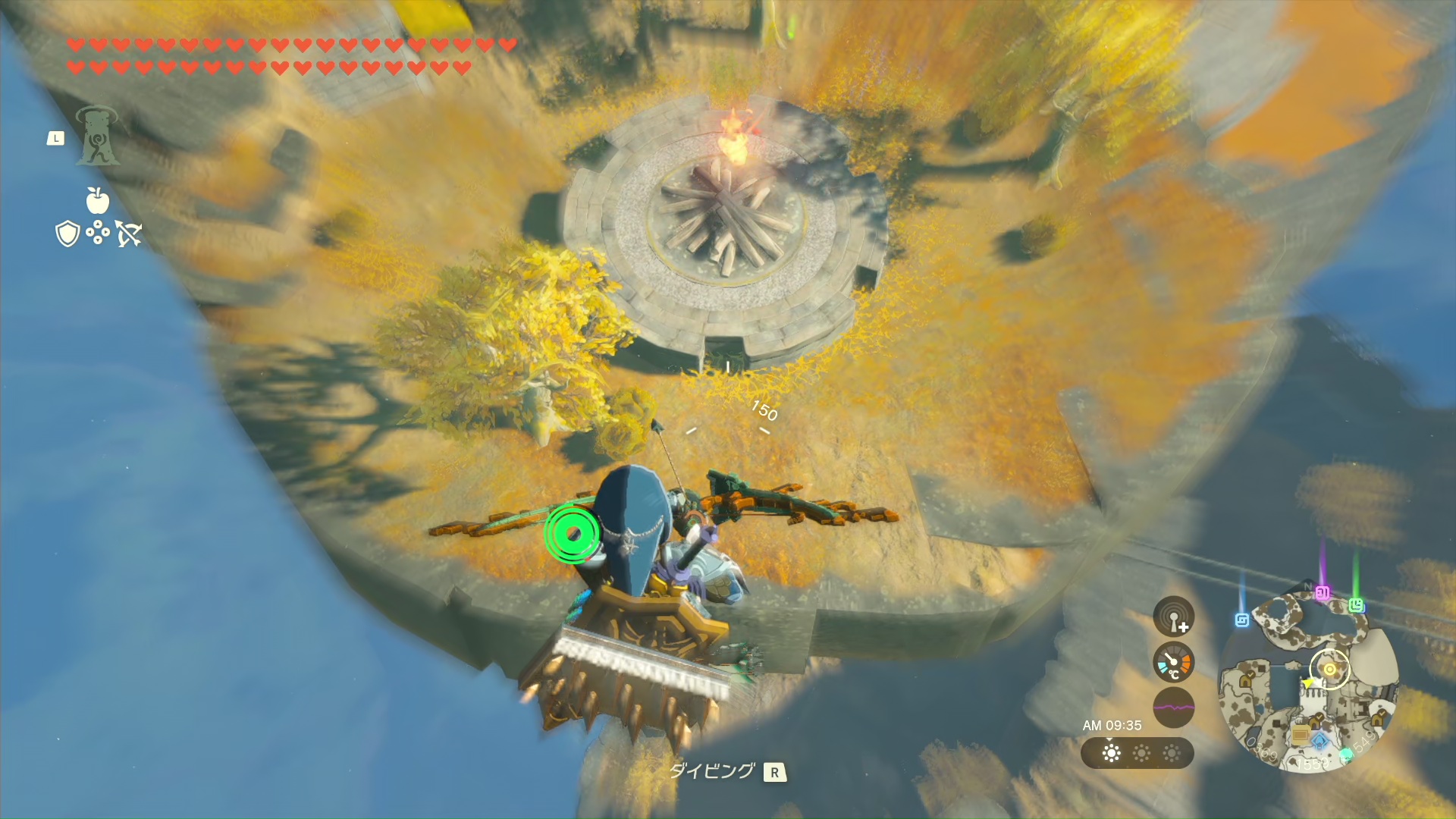Open the shield quick-select icon
This screenshot has height=819, width=1456.
[68, 234]
